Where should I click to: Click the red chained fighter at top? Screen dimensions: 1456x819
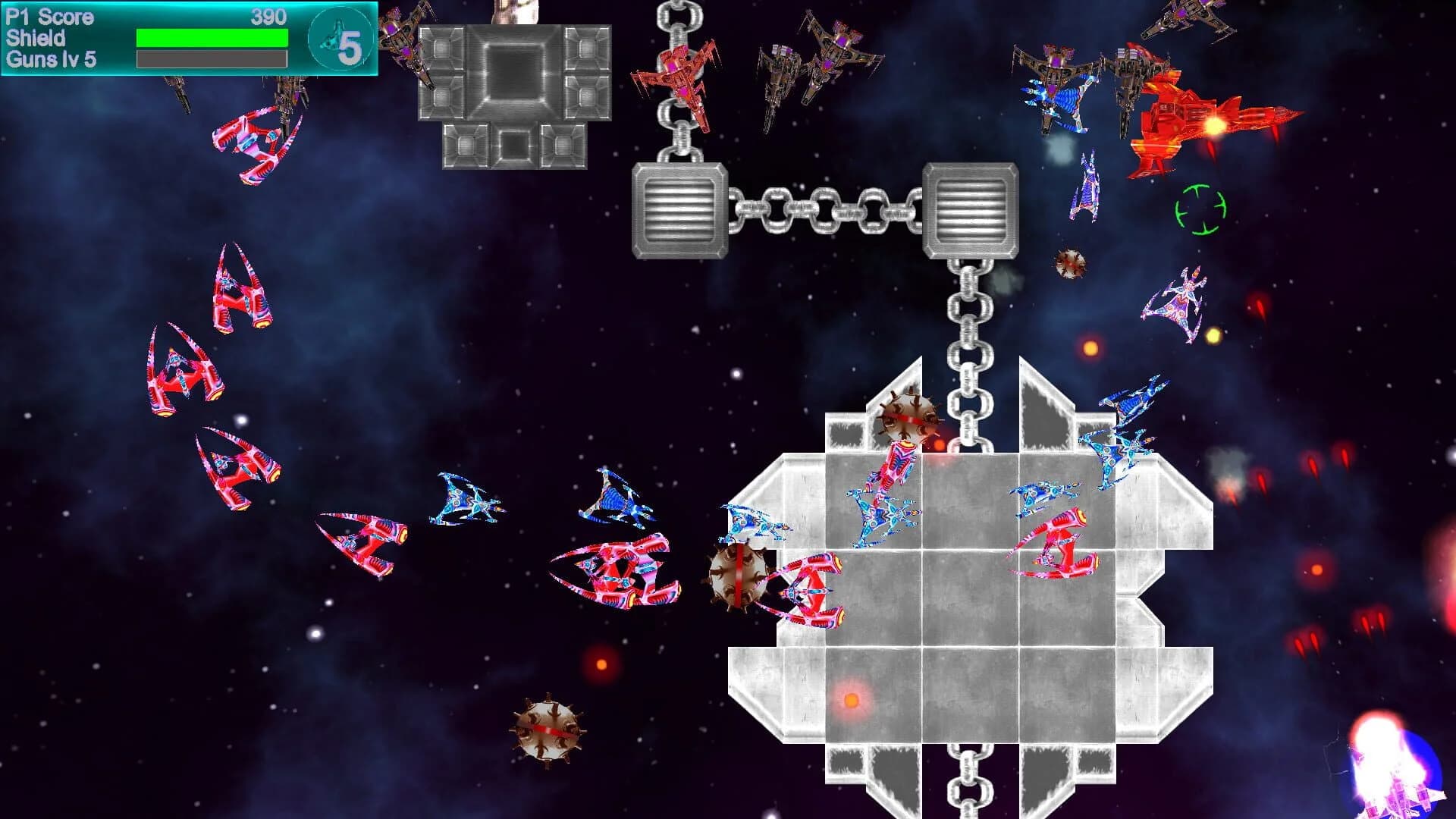point(679,76)
